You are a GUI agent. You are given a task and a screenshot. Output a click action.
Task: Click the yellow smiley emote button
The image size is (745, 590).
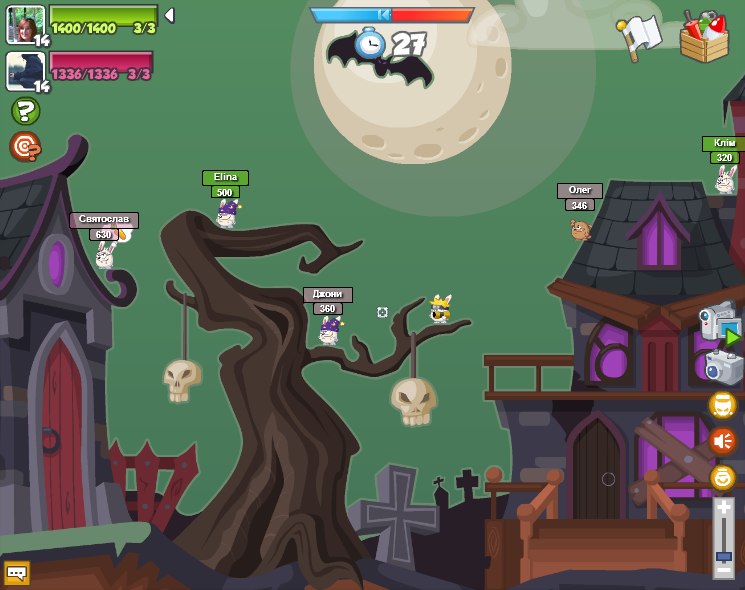point(722,477)
